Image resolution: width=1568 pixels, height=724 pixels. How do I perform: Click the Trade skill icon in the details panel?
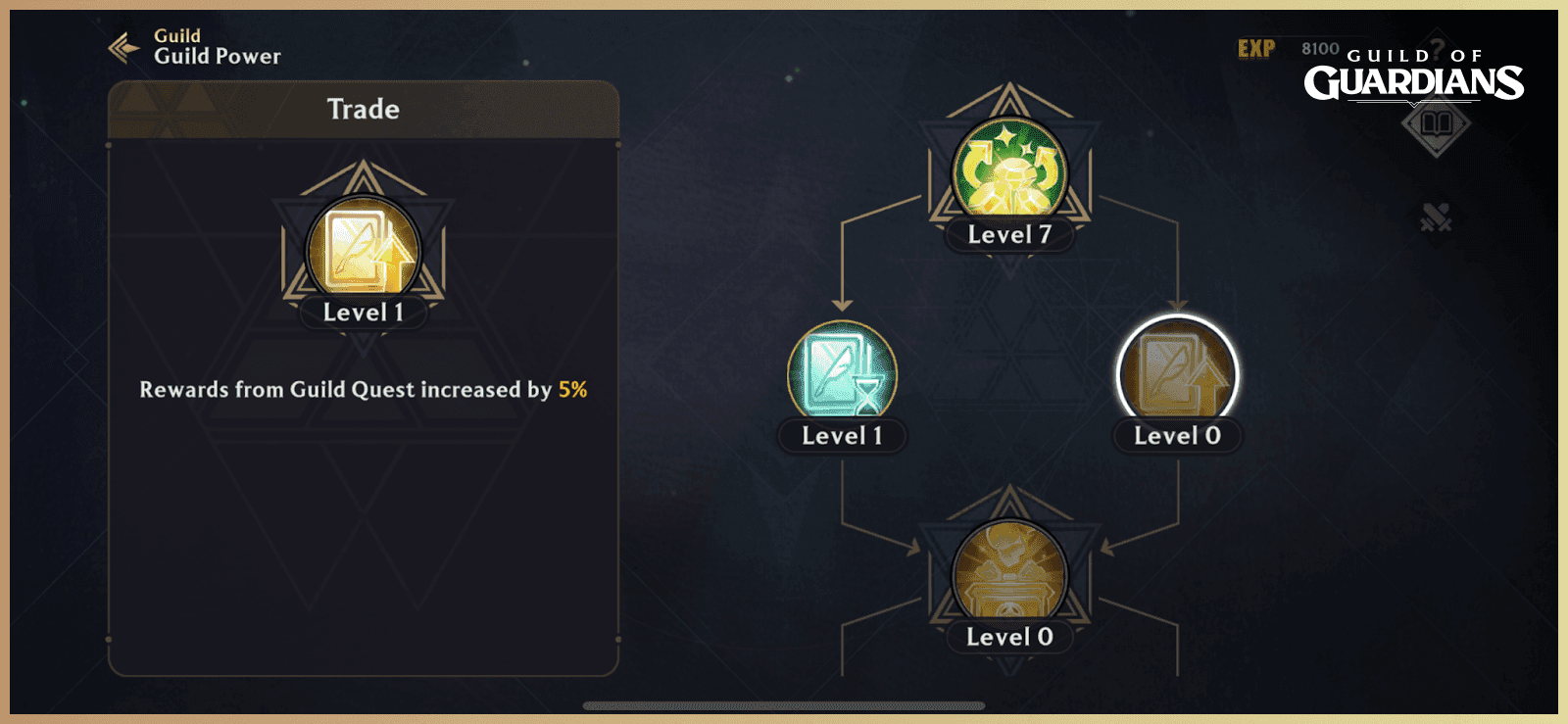point(361,248)
